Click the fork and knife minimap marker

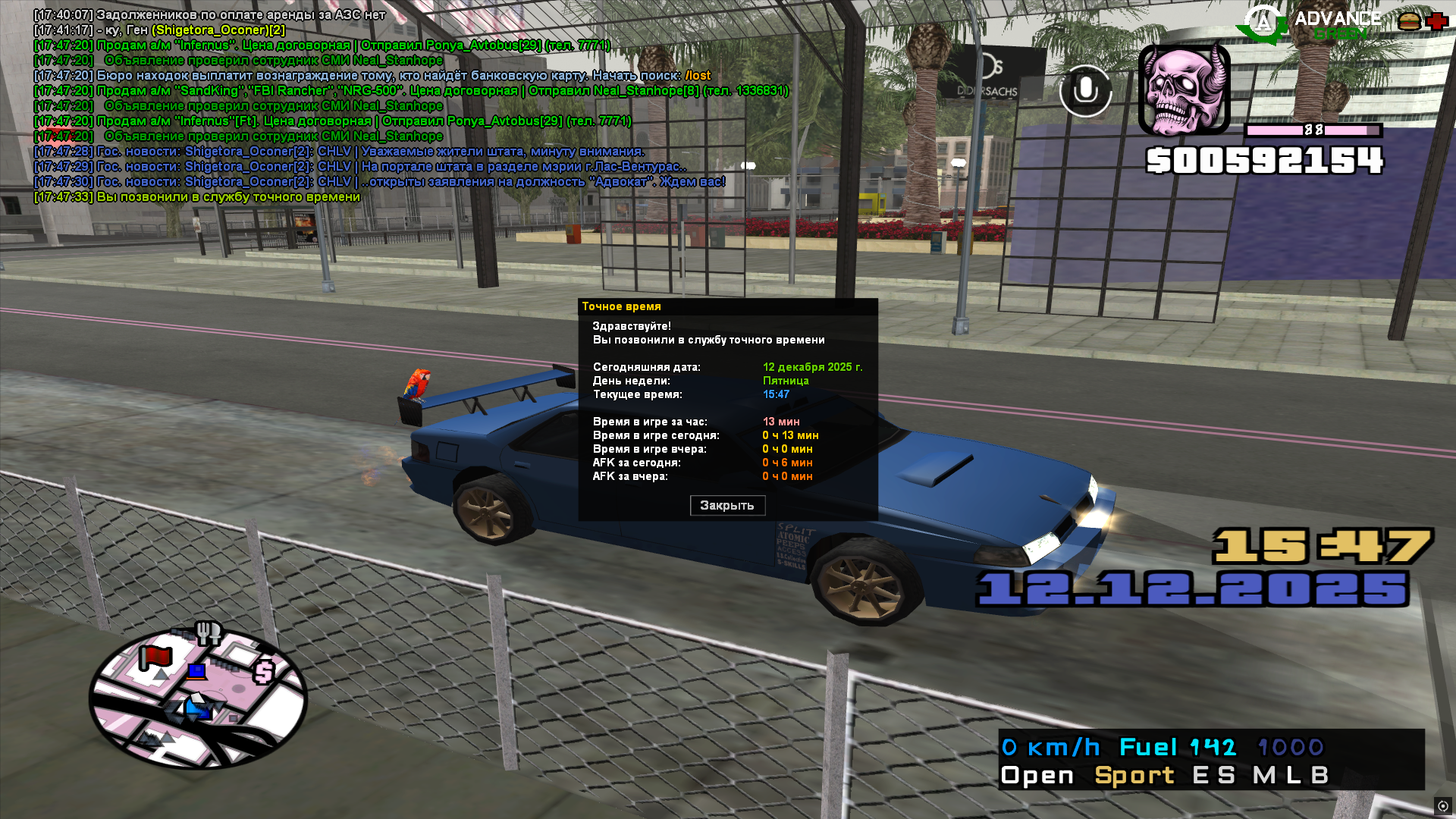tap(208, 632)
